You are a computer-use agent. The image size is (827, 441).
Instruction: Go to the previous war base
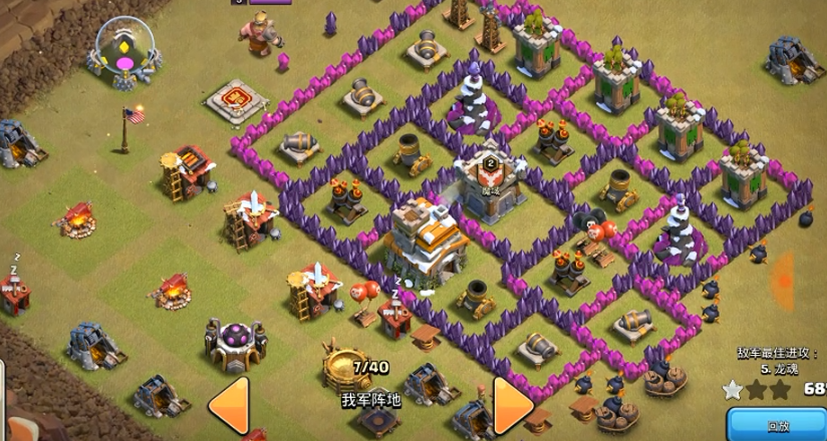tap(228, 405)
